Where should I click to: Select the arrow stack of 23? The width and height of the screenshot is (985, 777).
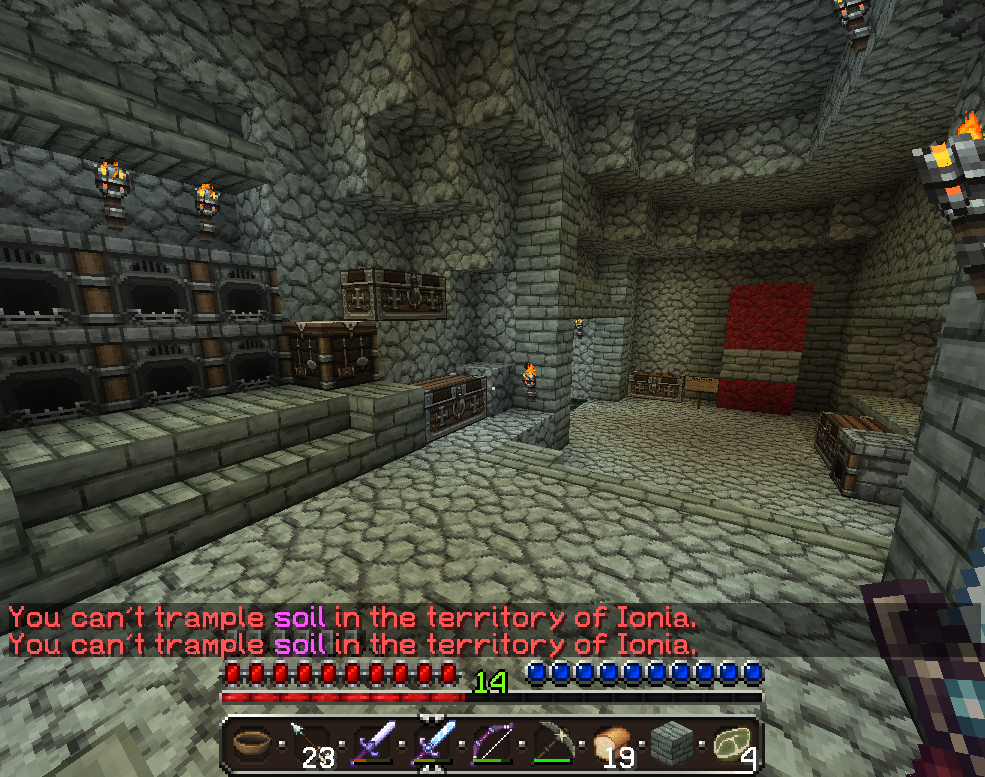(x=309, y=744)
